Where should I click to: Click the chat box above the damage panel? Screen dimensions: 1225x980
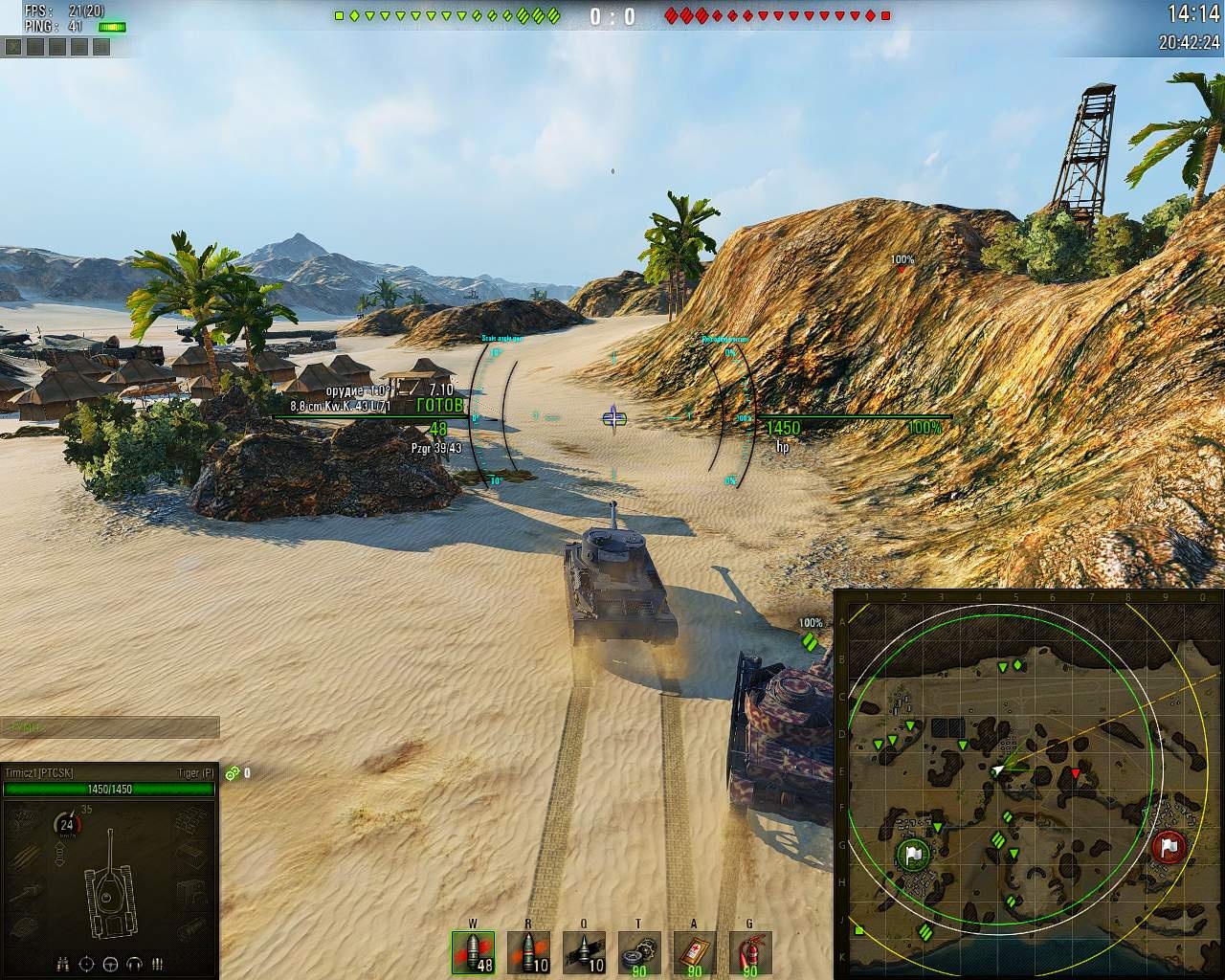tap(109, 727)
